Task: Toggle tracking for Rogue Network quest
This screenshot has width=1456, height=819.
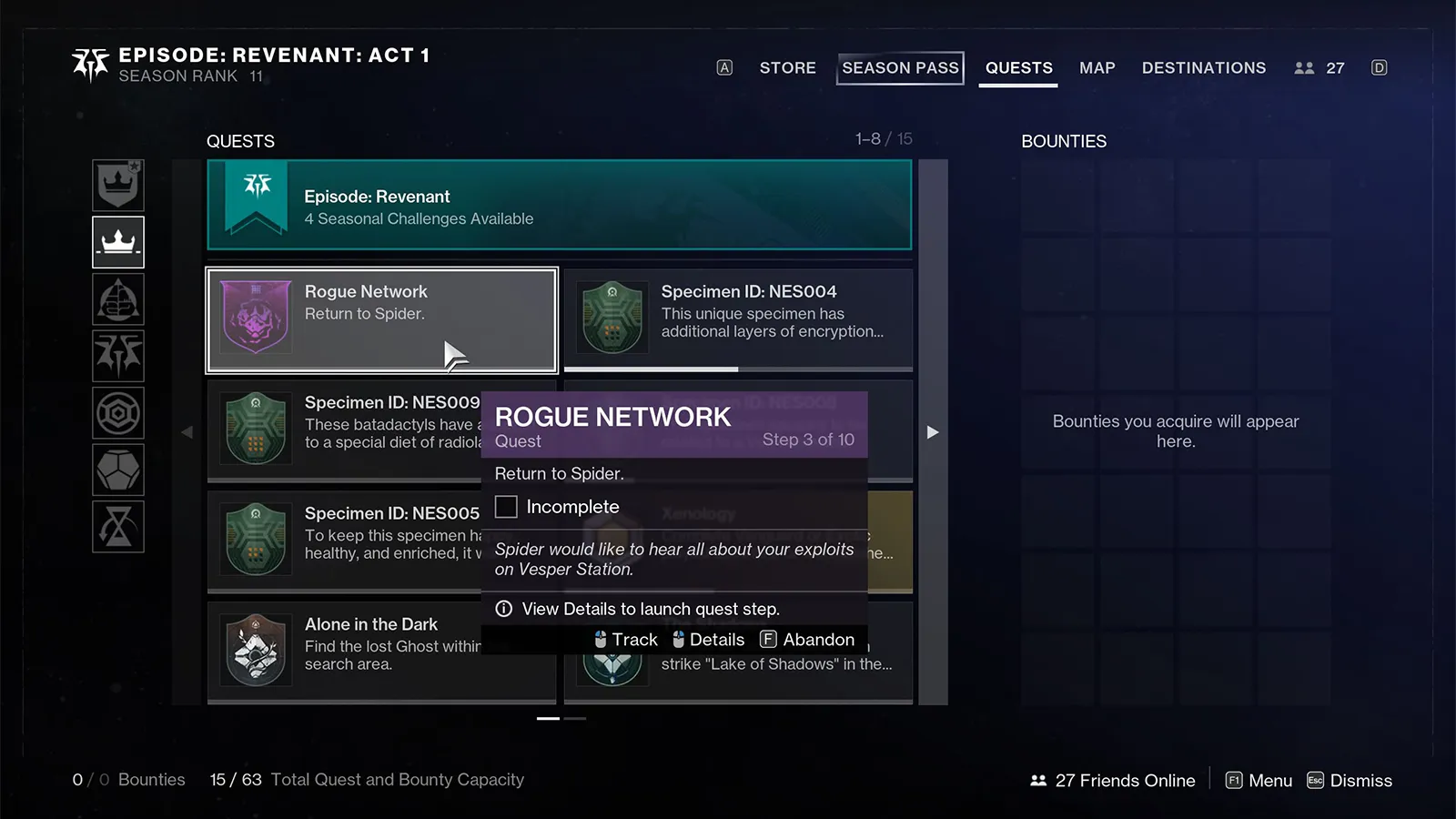Action: 626,639
